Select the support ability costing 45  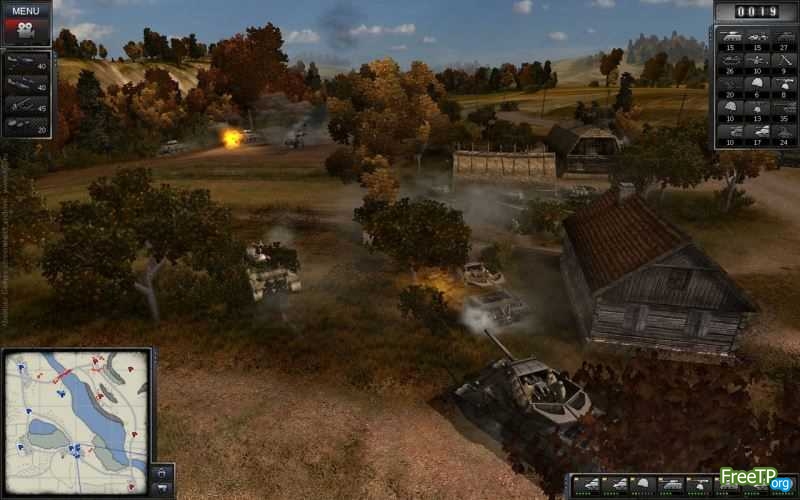click(26, 103)
